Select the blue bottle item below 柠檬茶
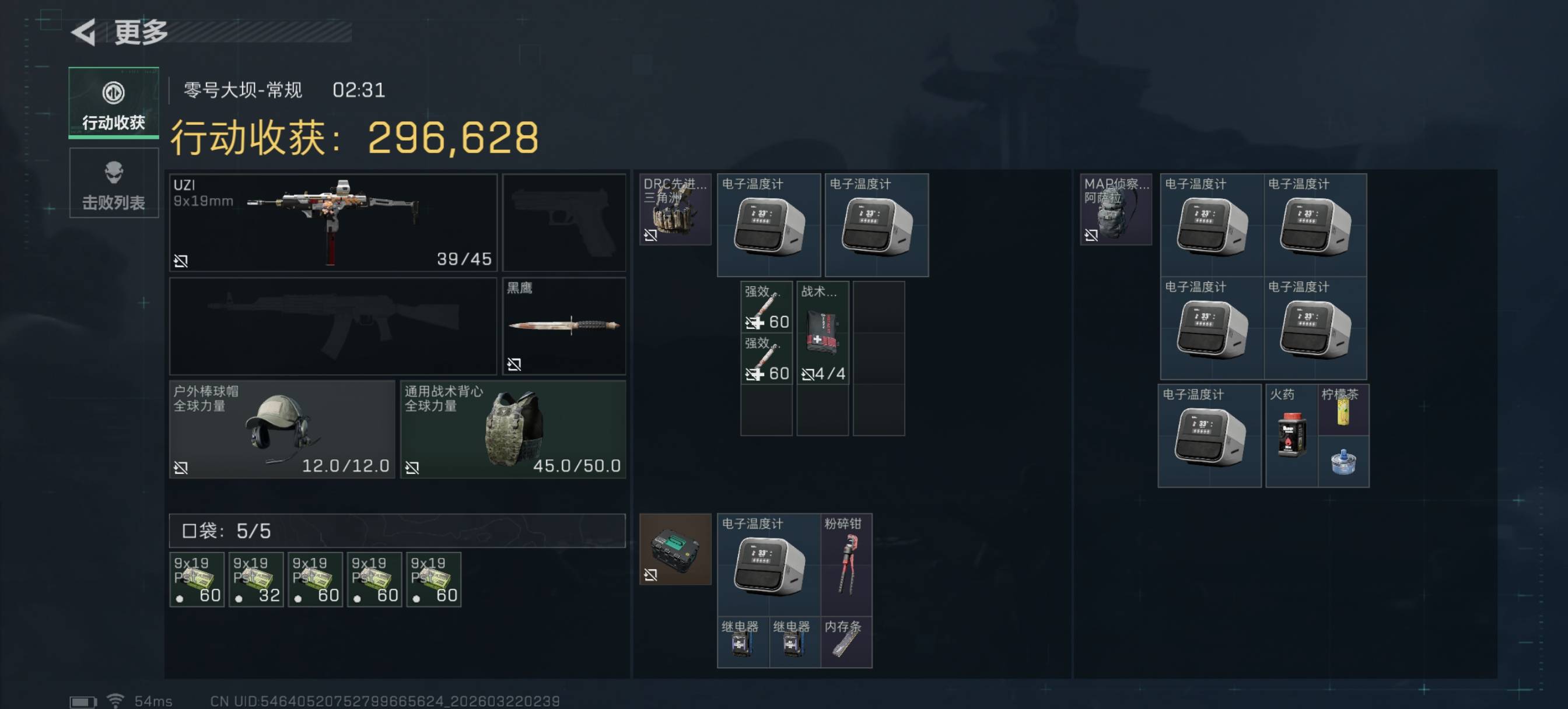This screenshot has height=709, width=1568. (1343, 461)
